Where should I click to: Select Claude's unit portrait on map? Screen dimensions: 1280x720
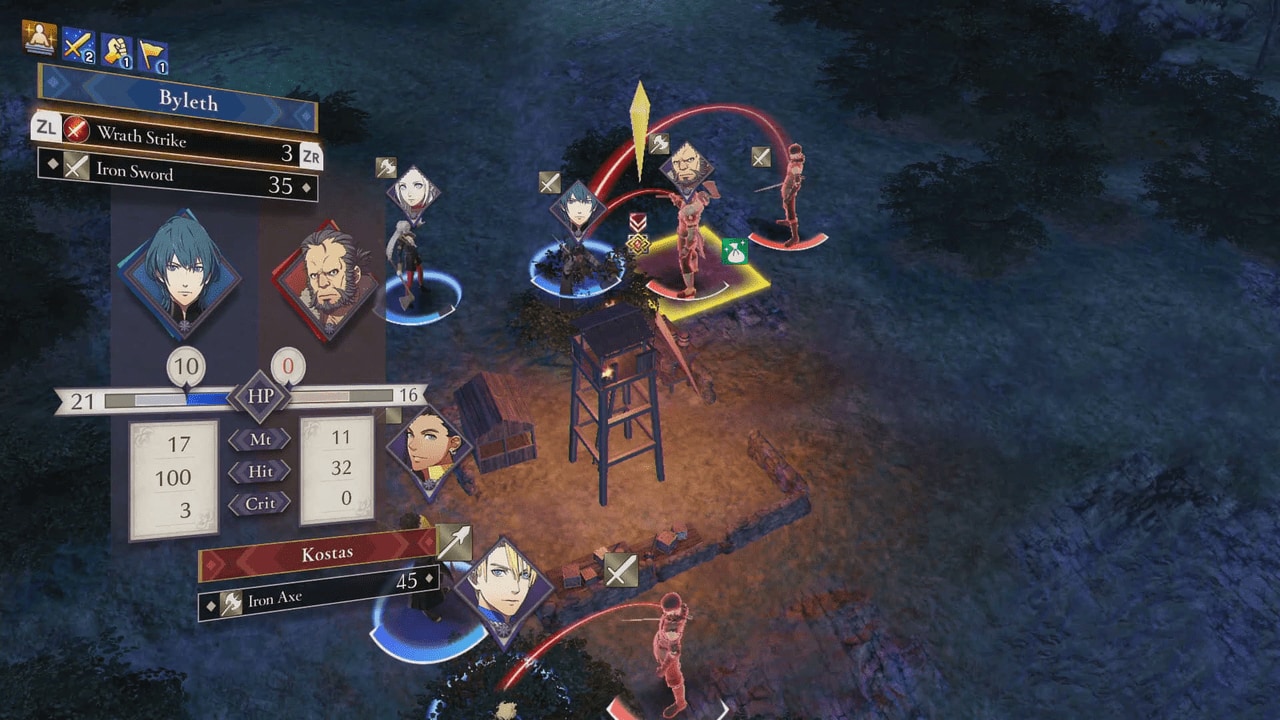tap(428, 450)
